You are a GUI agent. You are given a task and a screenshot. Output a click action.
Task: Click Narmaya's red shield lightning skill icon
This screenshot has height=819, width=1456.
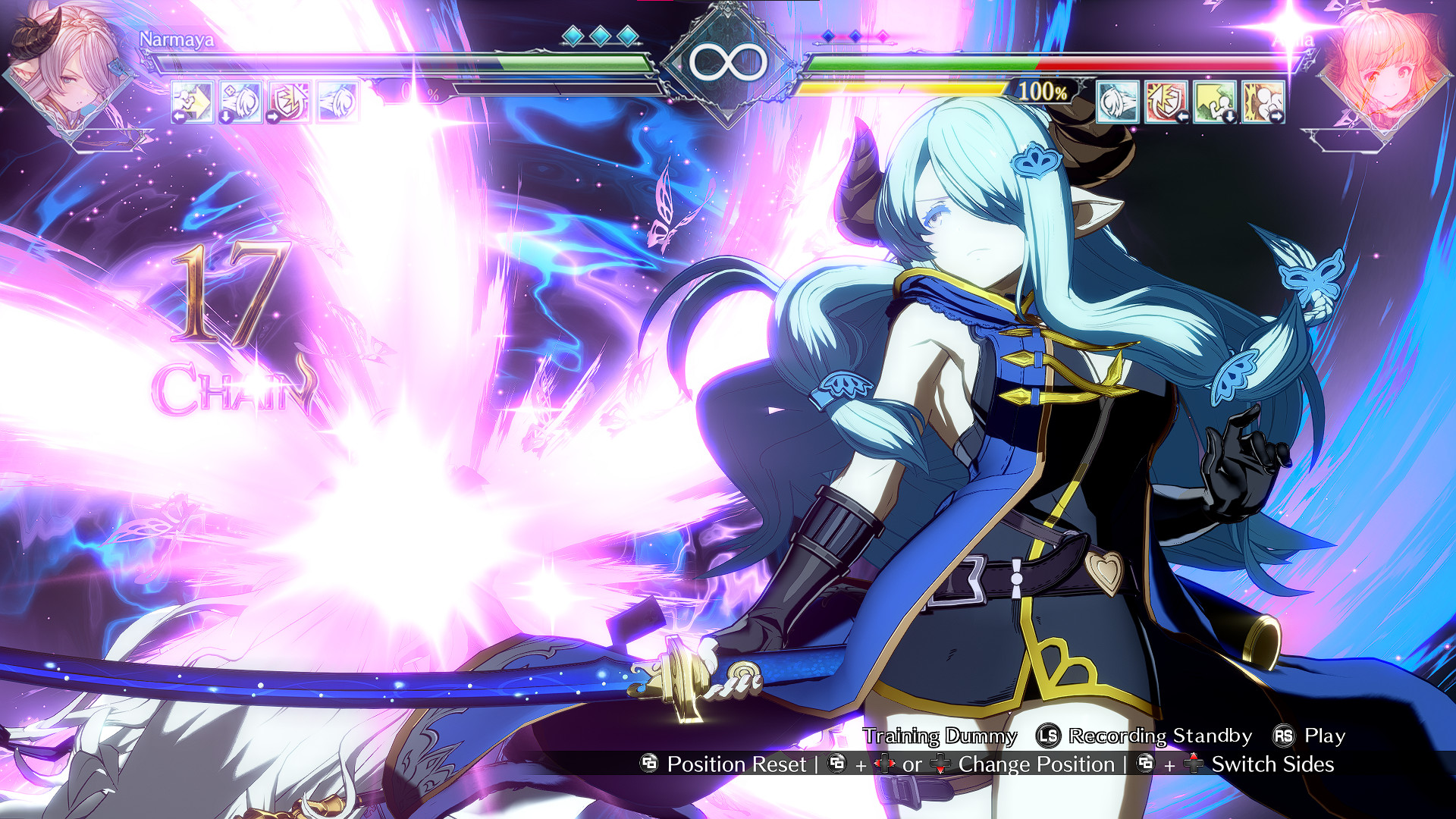(x=289, y=102)
